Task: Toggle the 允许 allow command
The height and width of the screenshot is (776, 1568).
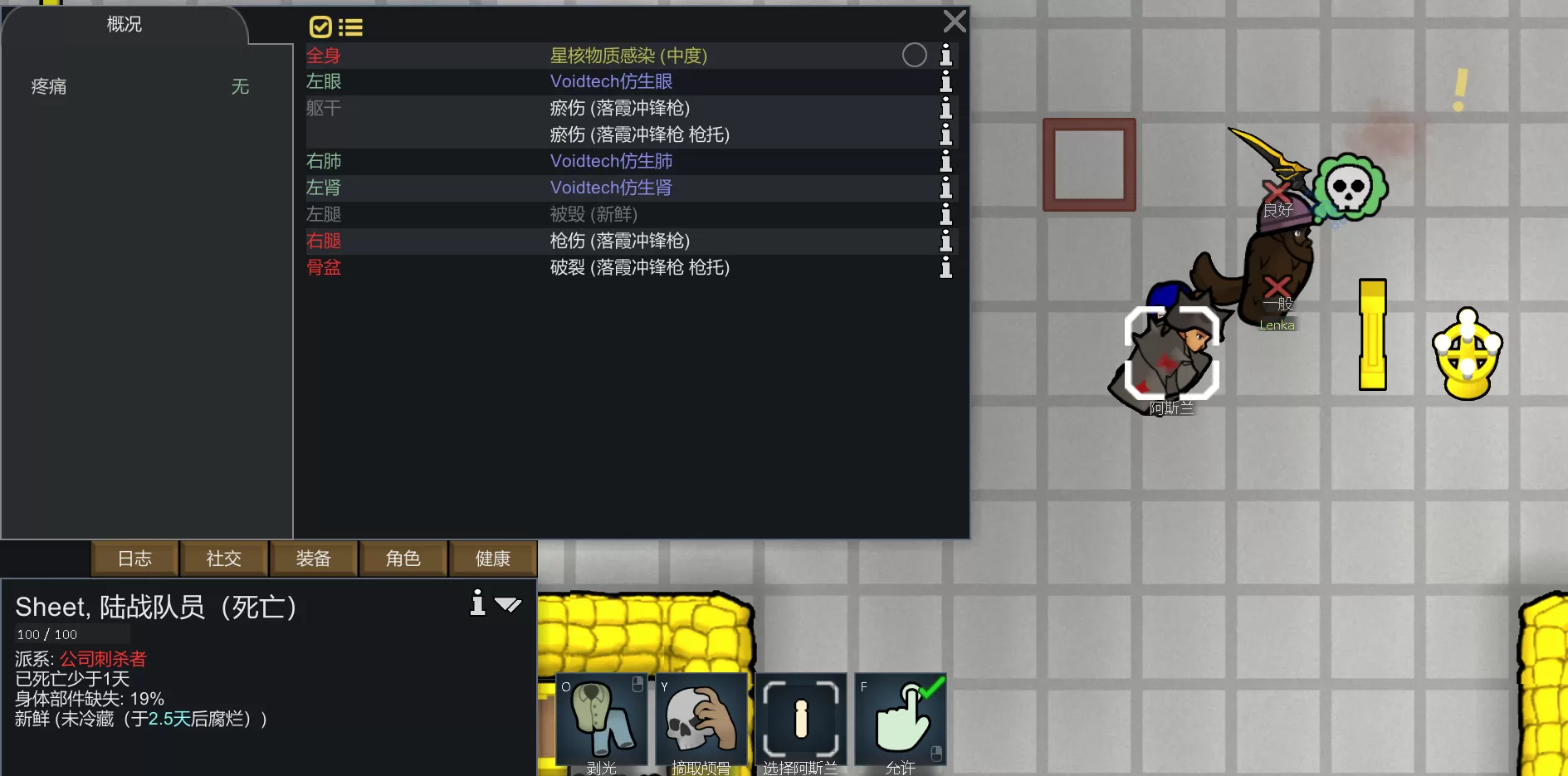Action: tap(901, 720)
